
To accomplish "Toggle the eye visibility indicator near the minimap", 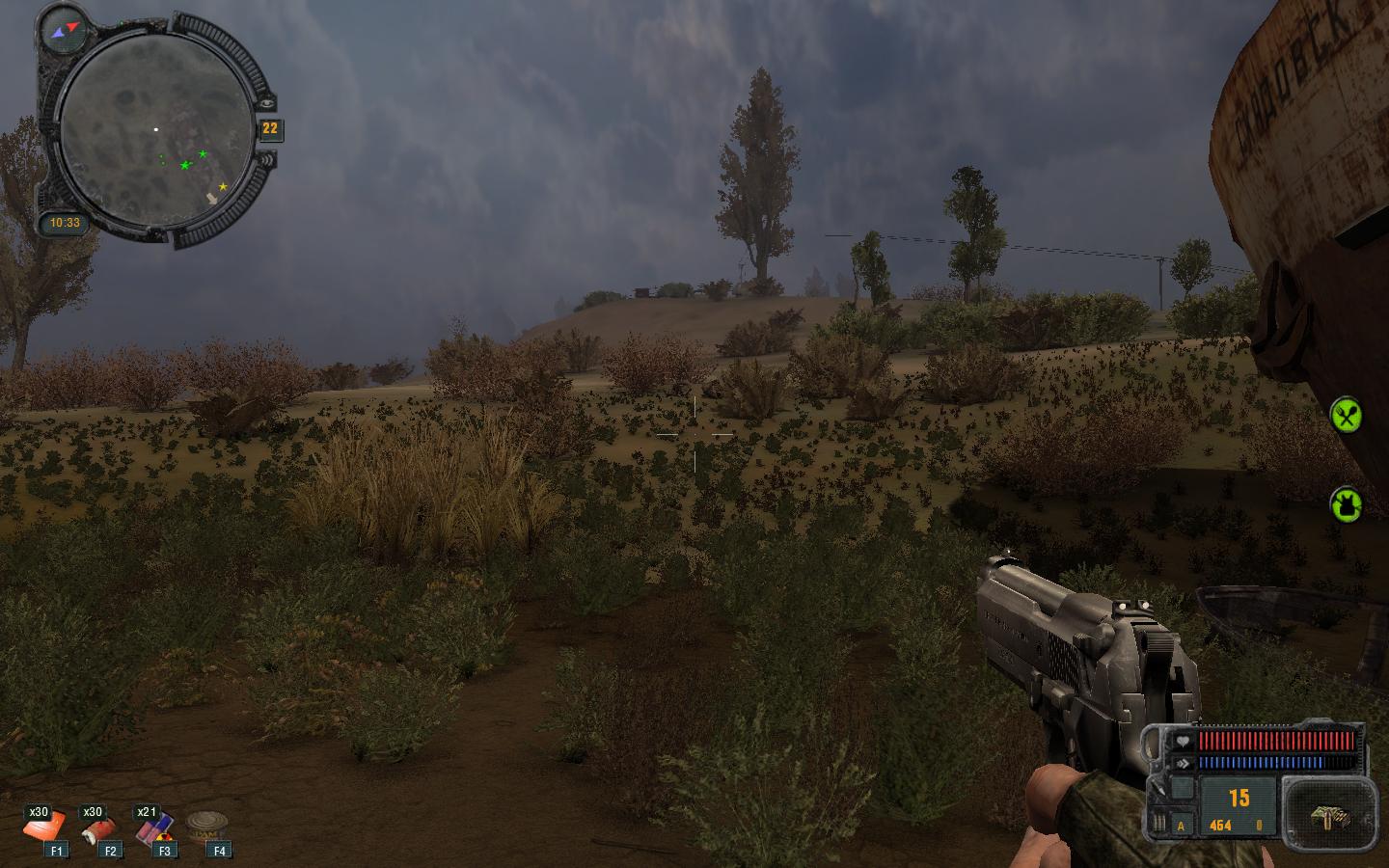I will 267,103.
